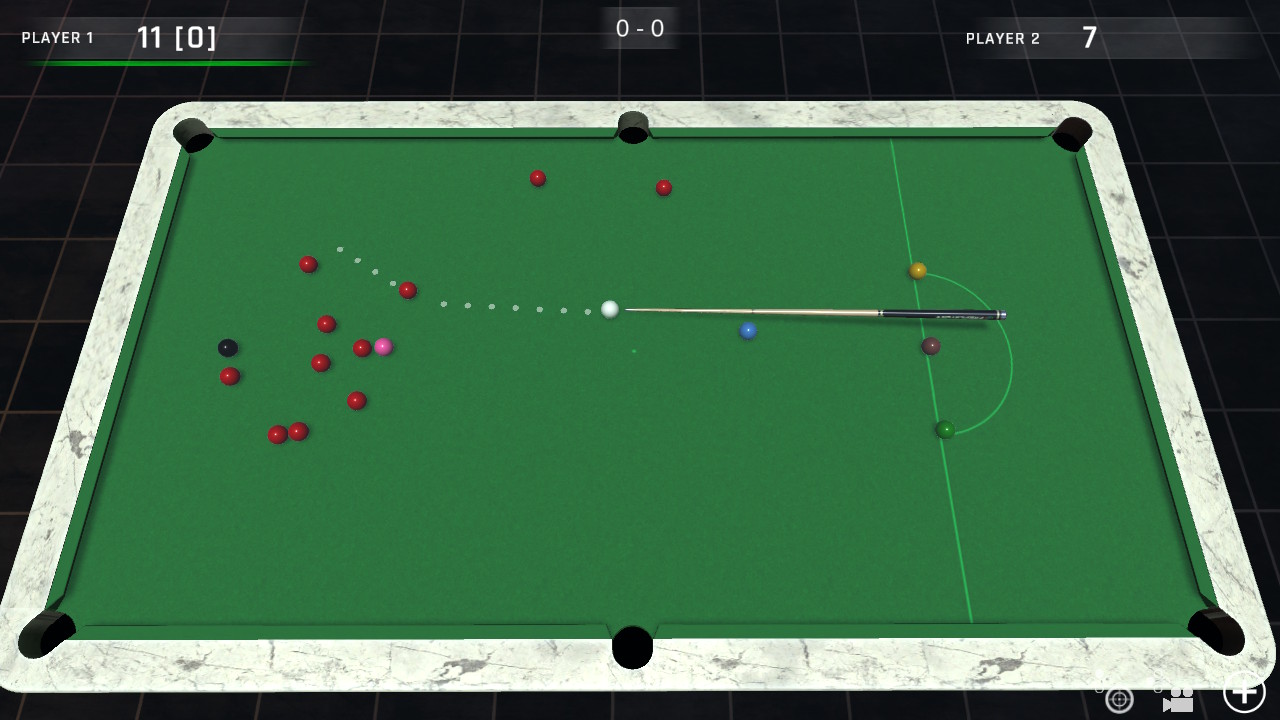Click the 0 - 0 frame score display

tap(638, 28)
